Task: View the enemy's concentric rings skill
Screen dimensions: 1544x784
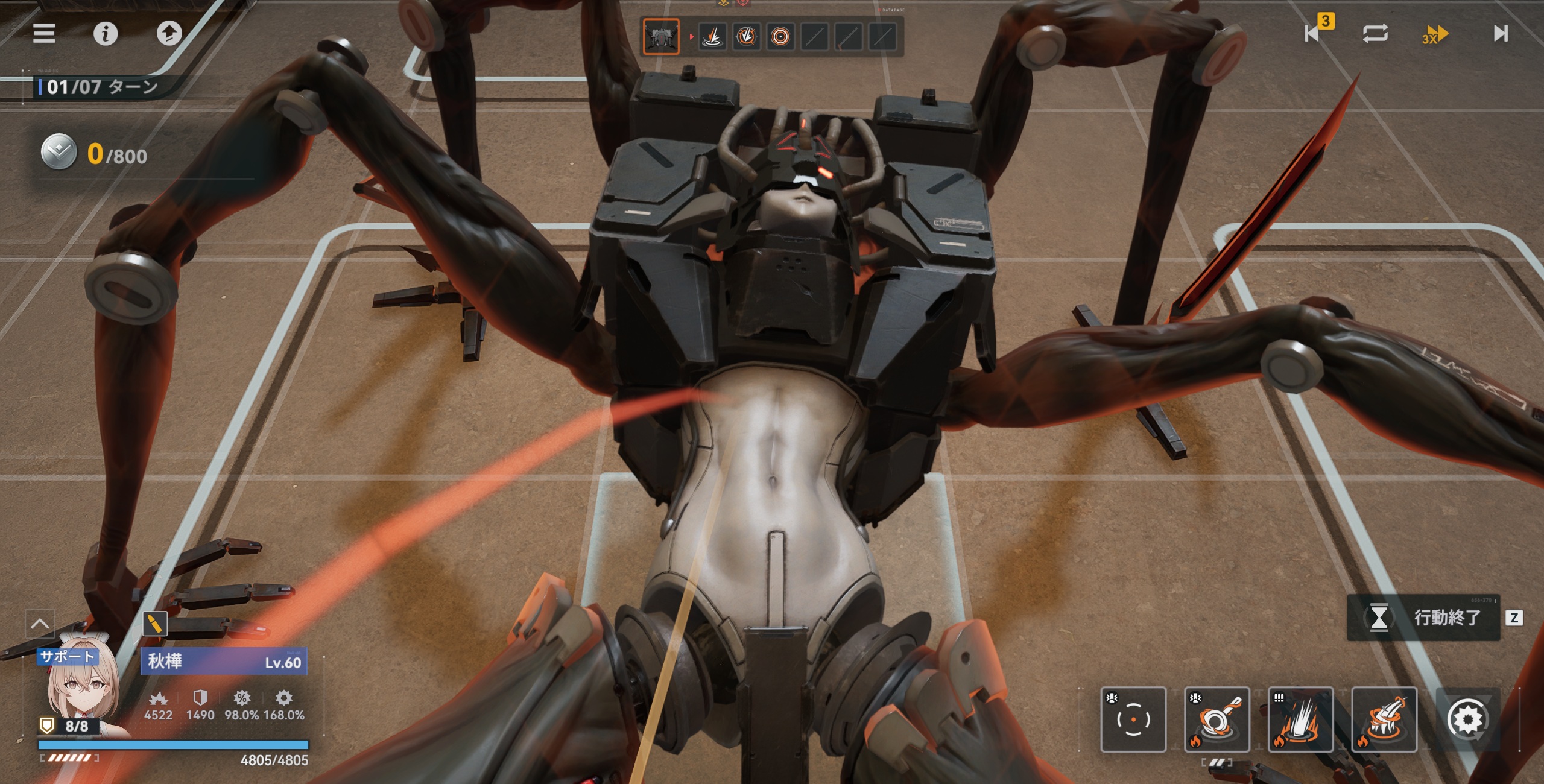Action: [x=780, y=37]
